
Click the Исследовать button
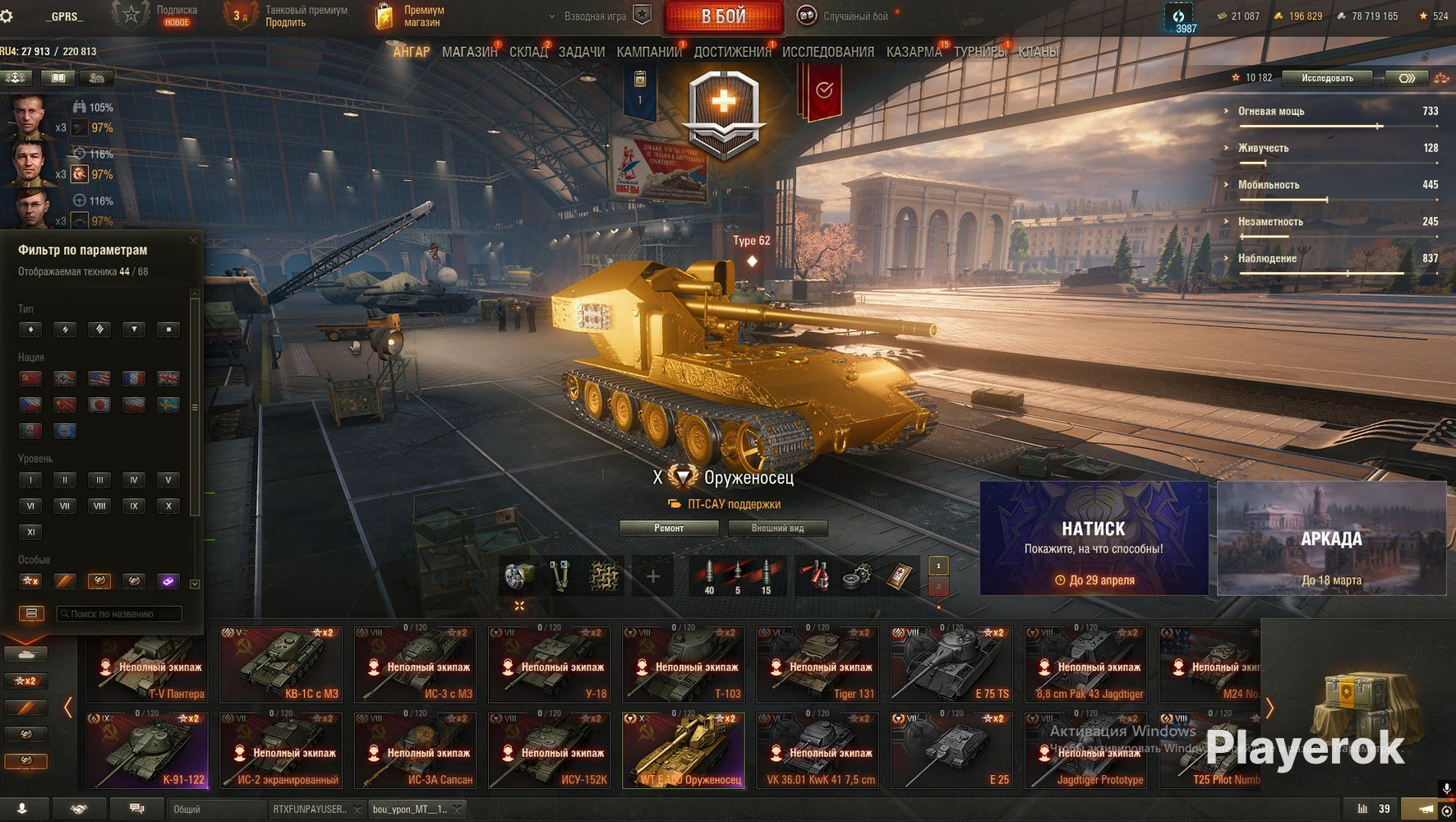(x=1327, y=78)
